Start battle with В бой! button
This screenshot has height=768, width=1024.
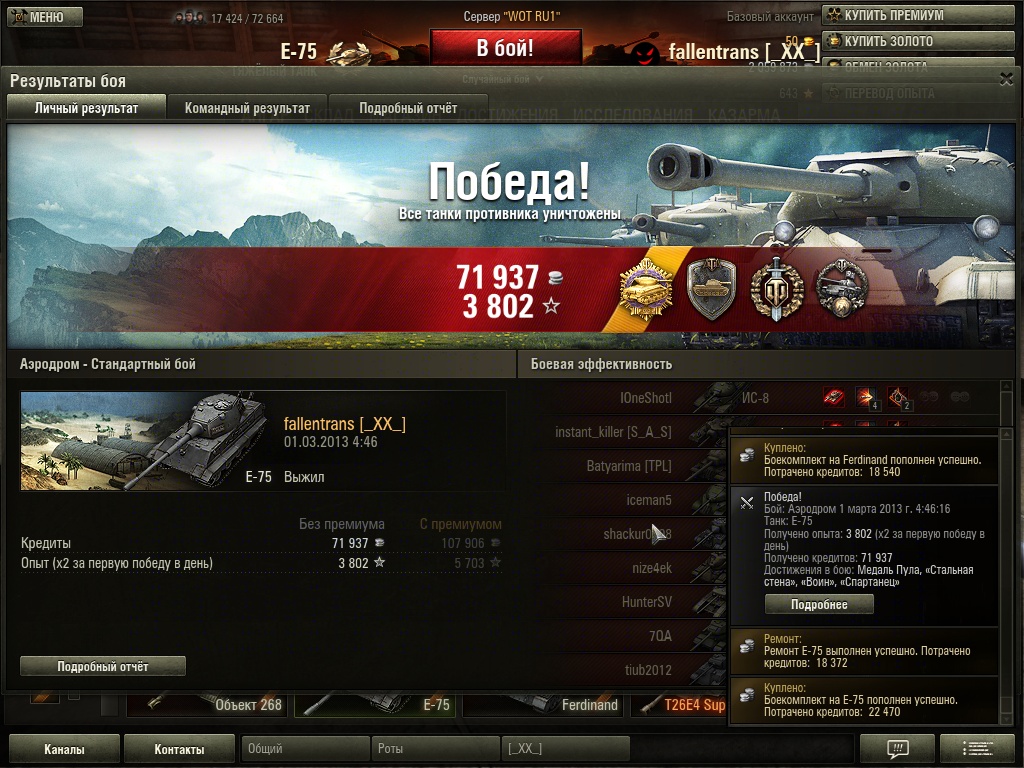point(505,48)
